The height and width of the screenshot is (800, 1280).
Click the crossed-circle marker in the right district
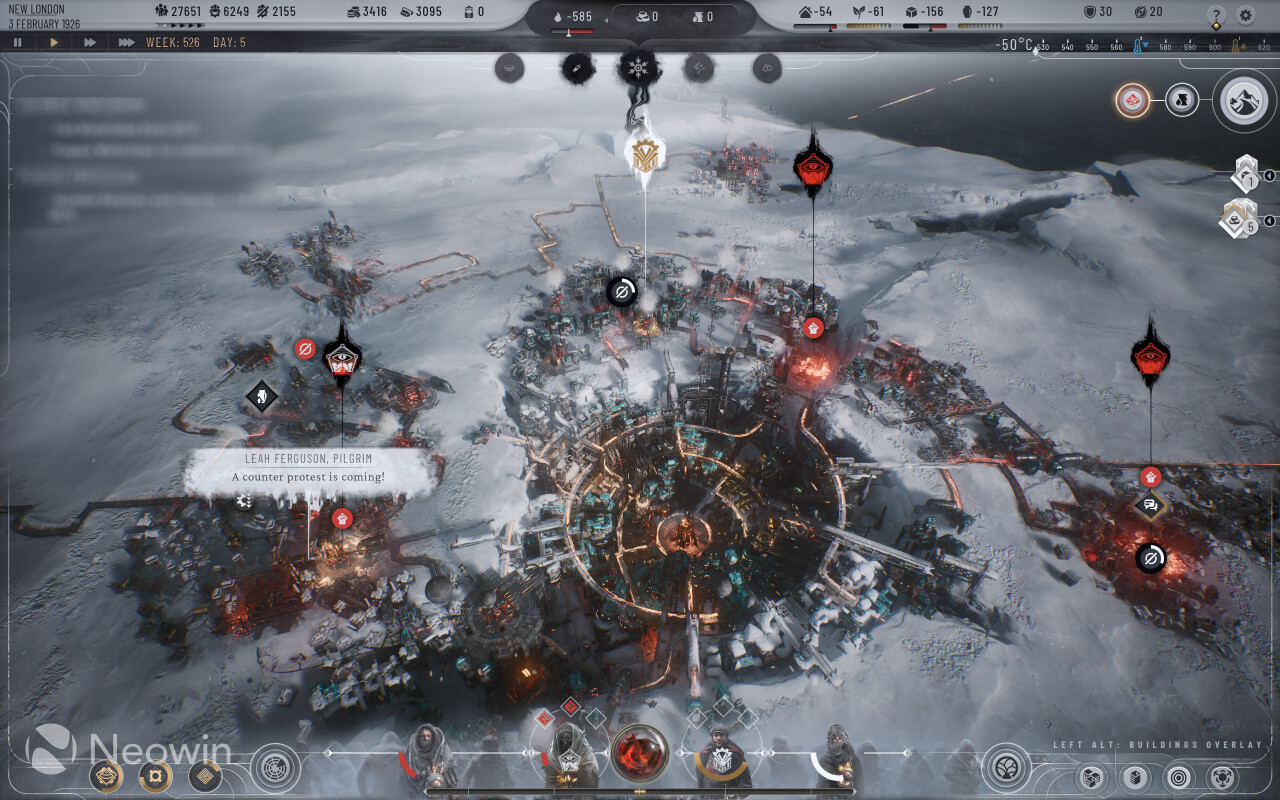pos(1150,558)
